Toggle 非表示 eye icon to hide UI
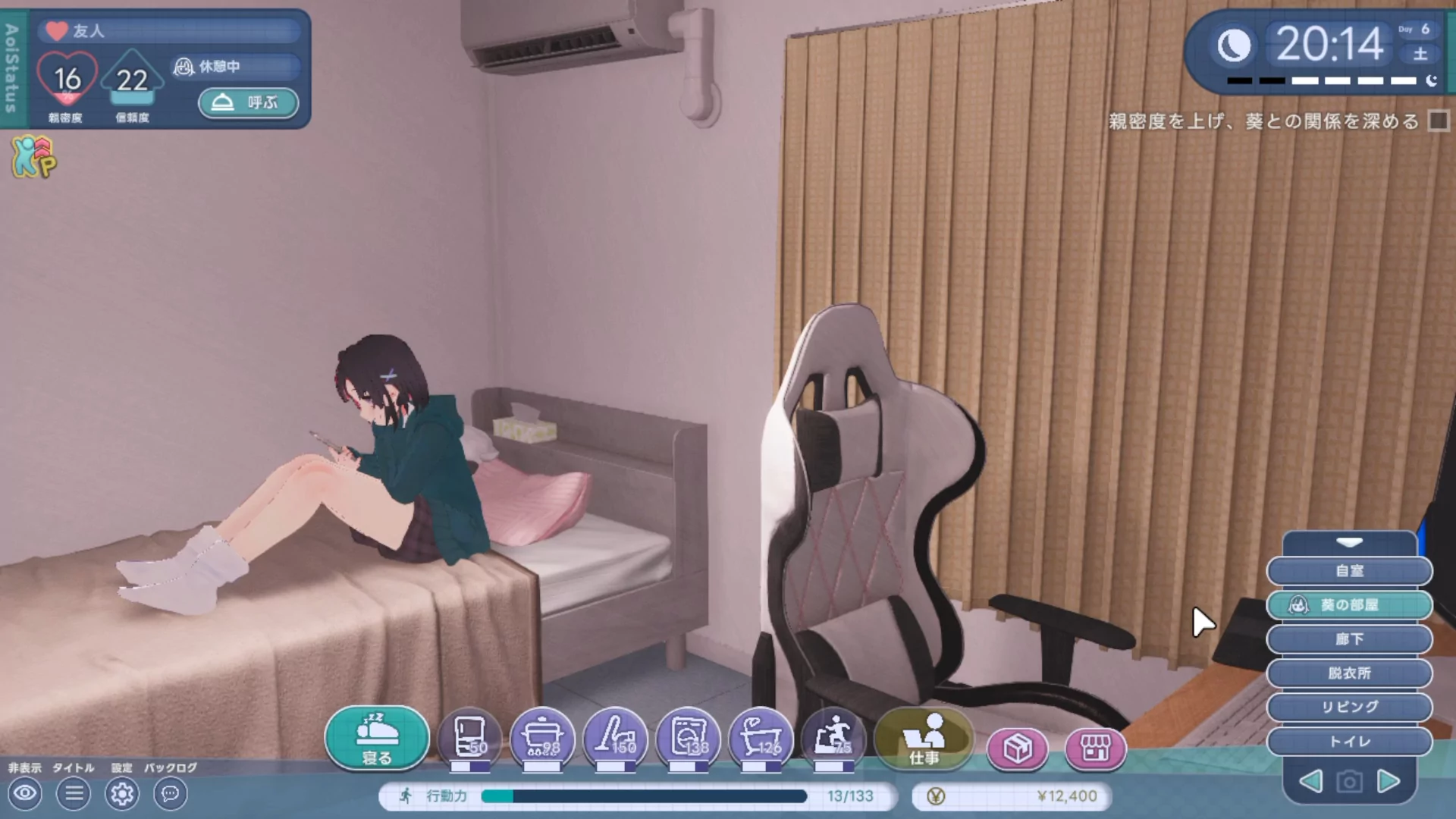This screenshot has width=1456, height=819. [x=25, y=794]
